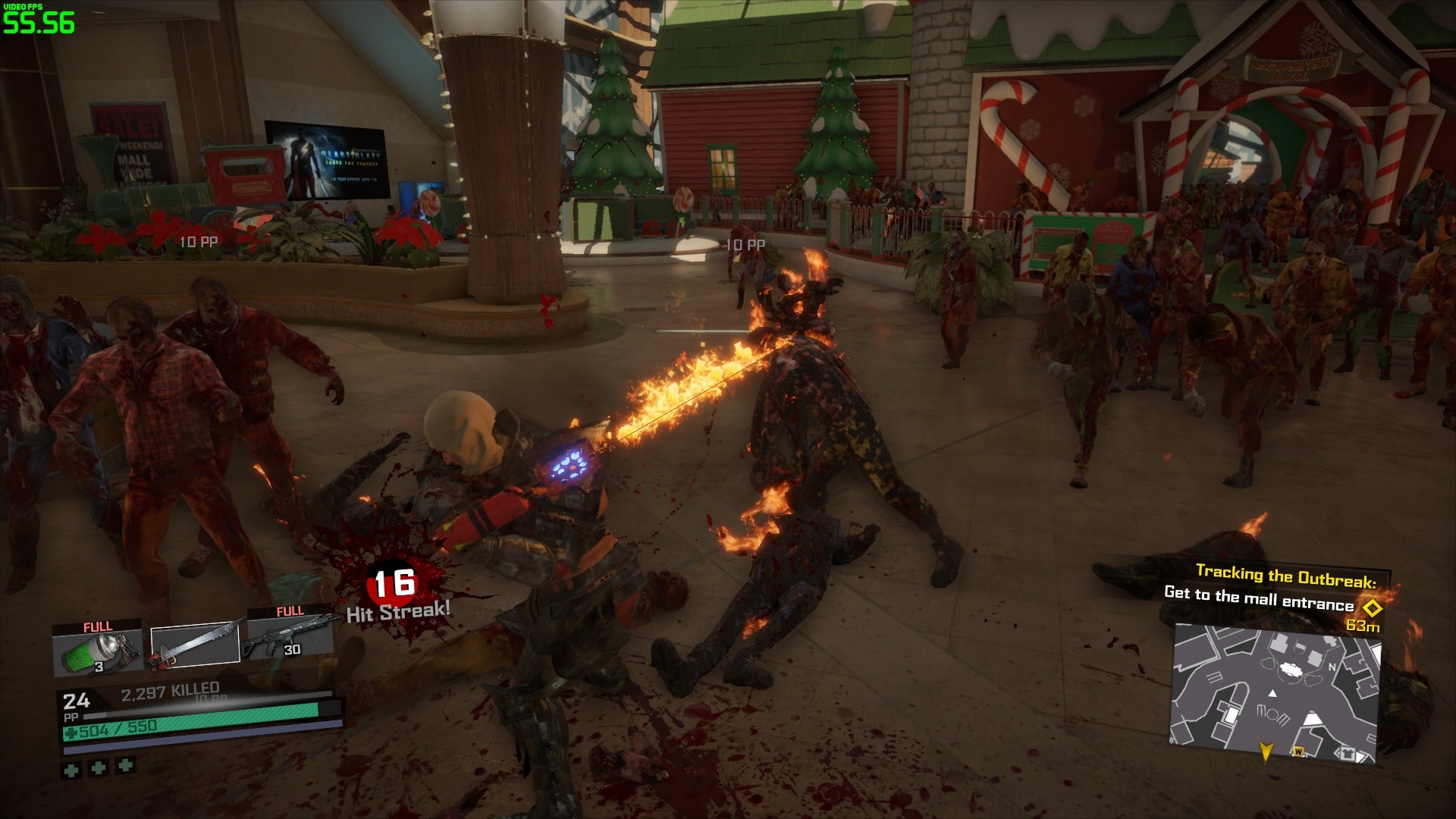Click the yellow objective arrow on minimap
This screenshot has height=819, width=1456.
(x=1265, y=751)
